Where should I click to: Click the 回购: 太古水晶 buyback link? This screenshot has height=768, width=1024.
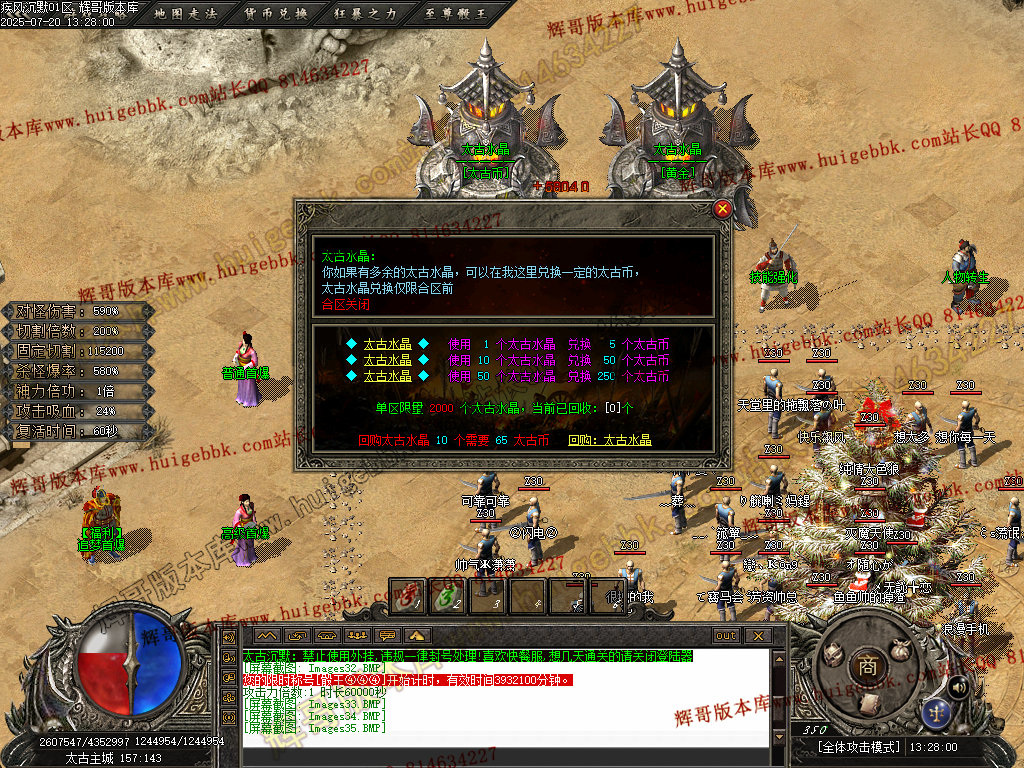pyautogui.click(x=610, y=440)
